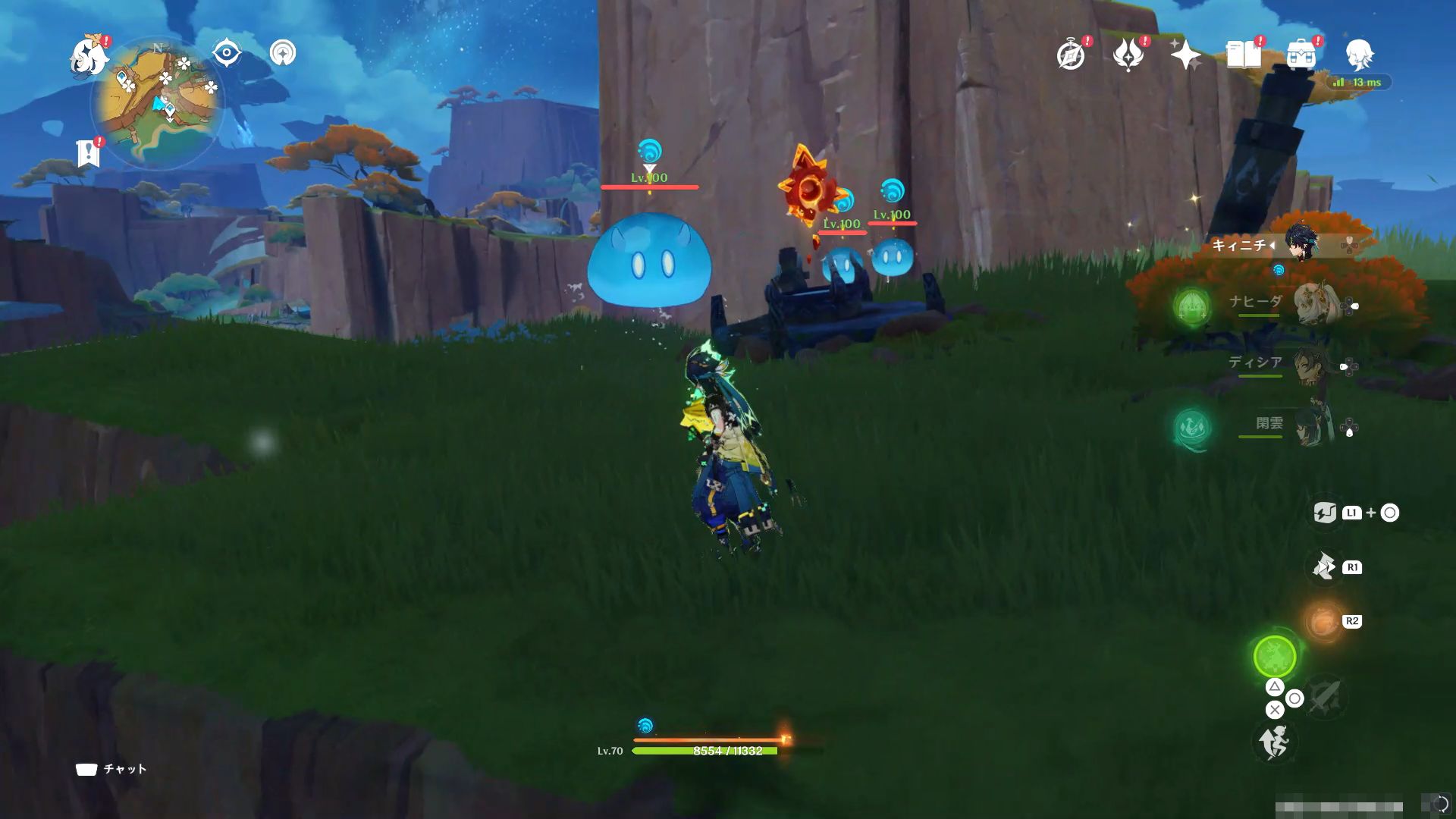Open the four-pointed star wish icon
This screenshot has height=819, width=1456.
pyautogui.click(x=1185, y=55)
